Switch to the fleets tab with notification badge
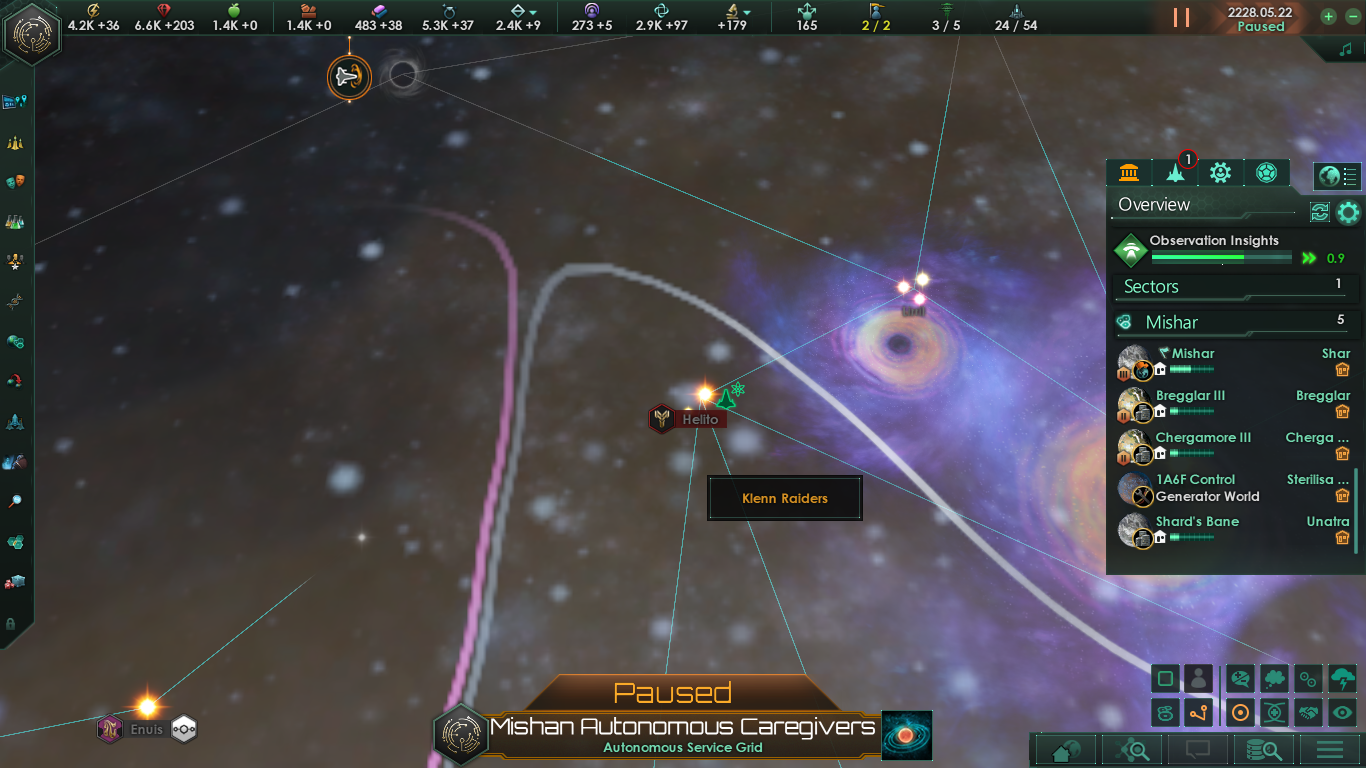This screenshot has width=1366, height=768. pyautogui.click(x=1174, y=172)
